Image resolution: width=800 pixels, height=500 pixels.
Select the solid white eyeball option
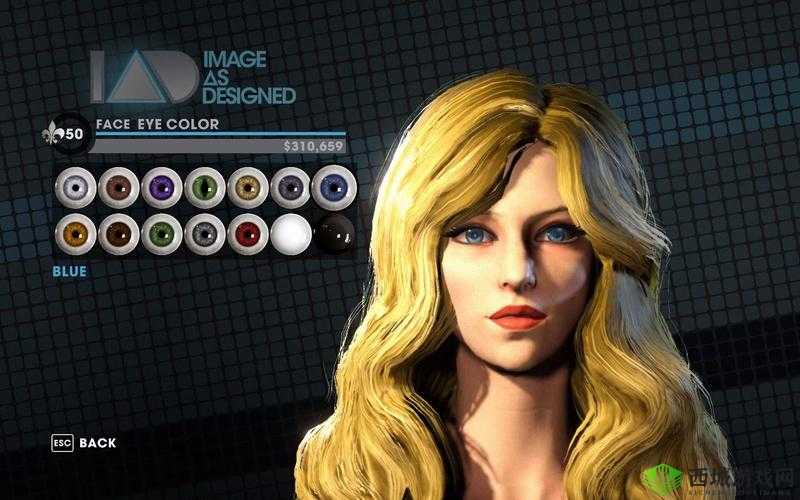click(x=289, y=233)
